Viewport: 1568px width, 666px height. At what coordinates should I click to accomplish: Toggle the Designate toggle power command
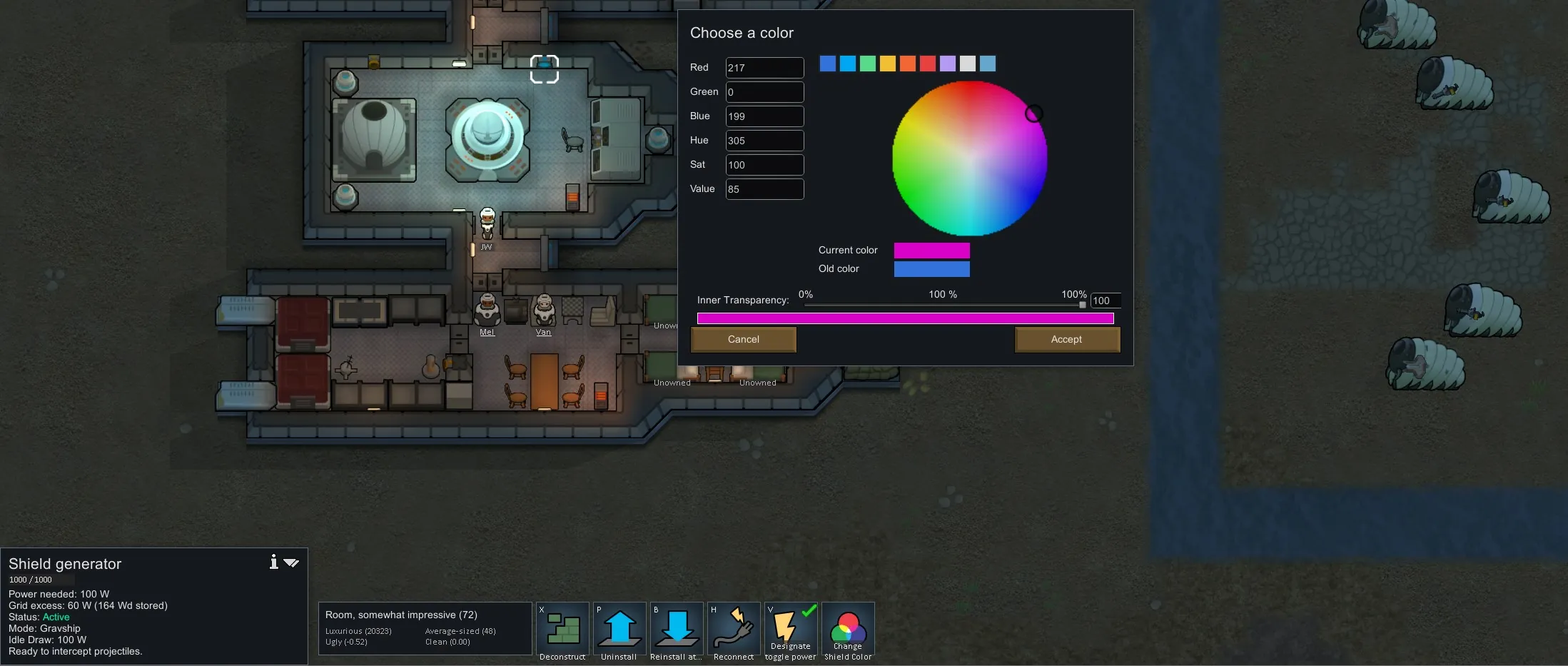point(790,630)
